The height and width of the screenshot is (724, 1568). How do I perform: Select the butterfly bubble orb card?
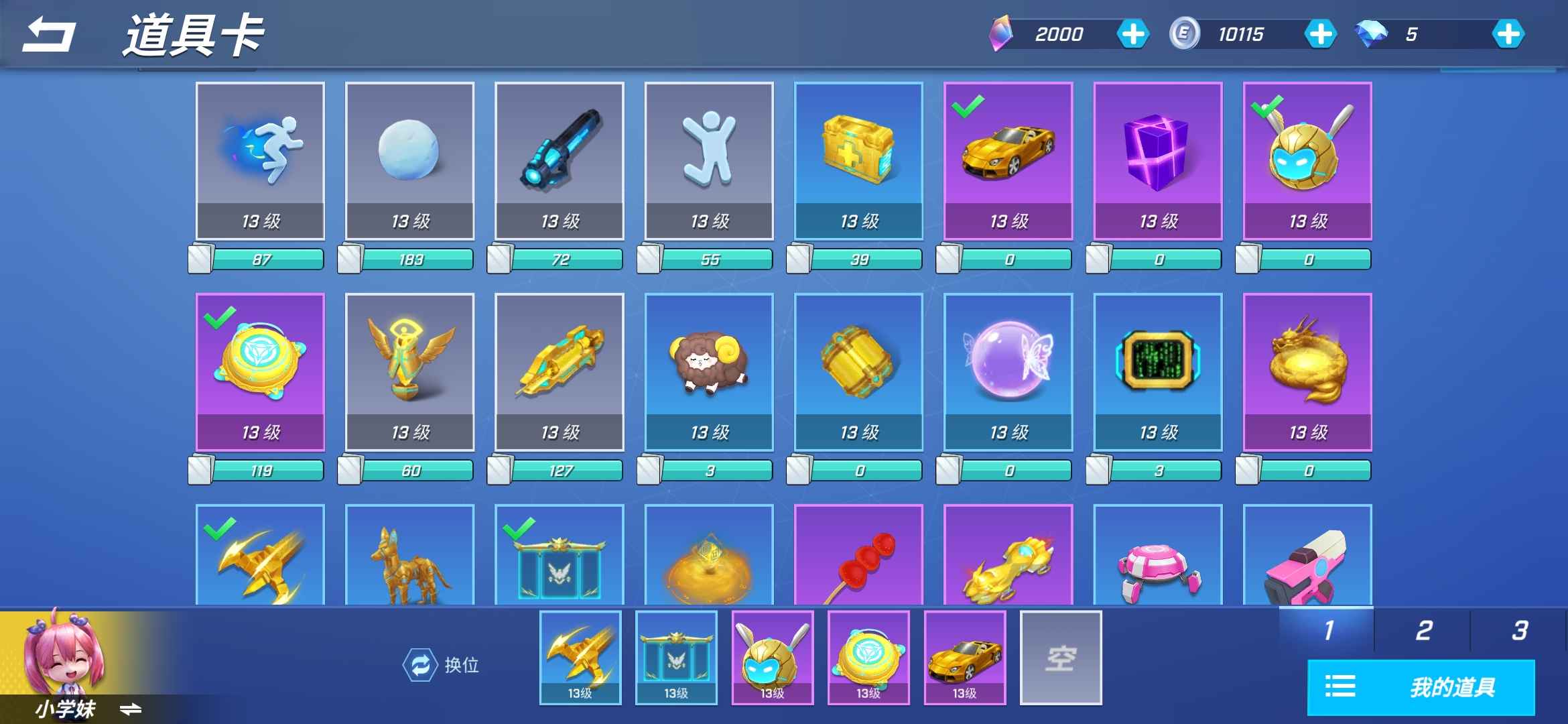click(x=1008, y=372)
